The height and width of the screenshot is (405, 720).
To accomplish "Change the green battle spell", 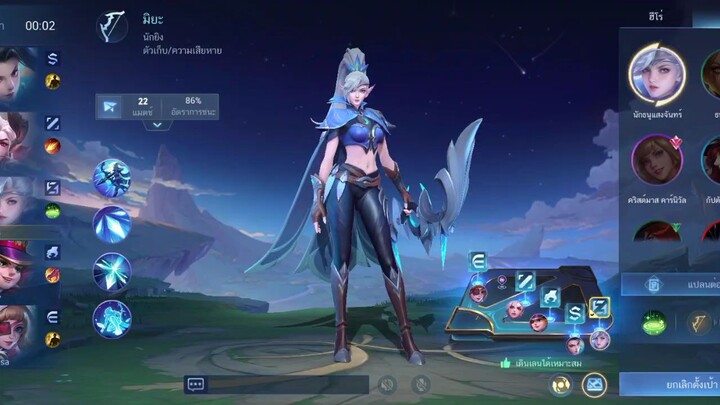I will click(654, 323).
